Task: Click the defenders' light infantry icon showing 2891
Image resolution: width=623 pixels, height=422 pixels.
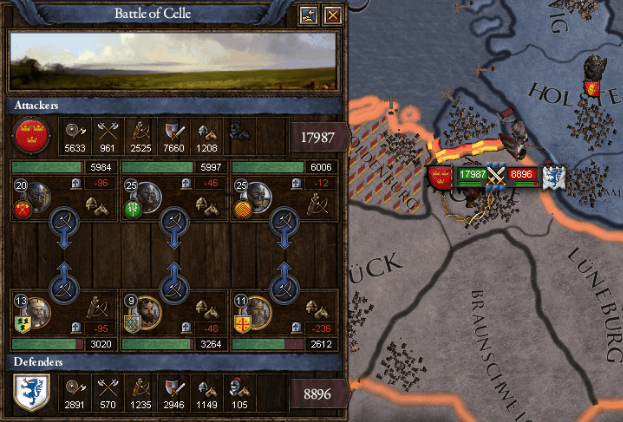Action: (74, 385)
